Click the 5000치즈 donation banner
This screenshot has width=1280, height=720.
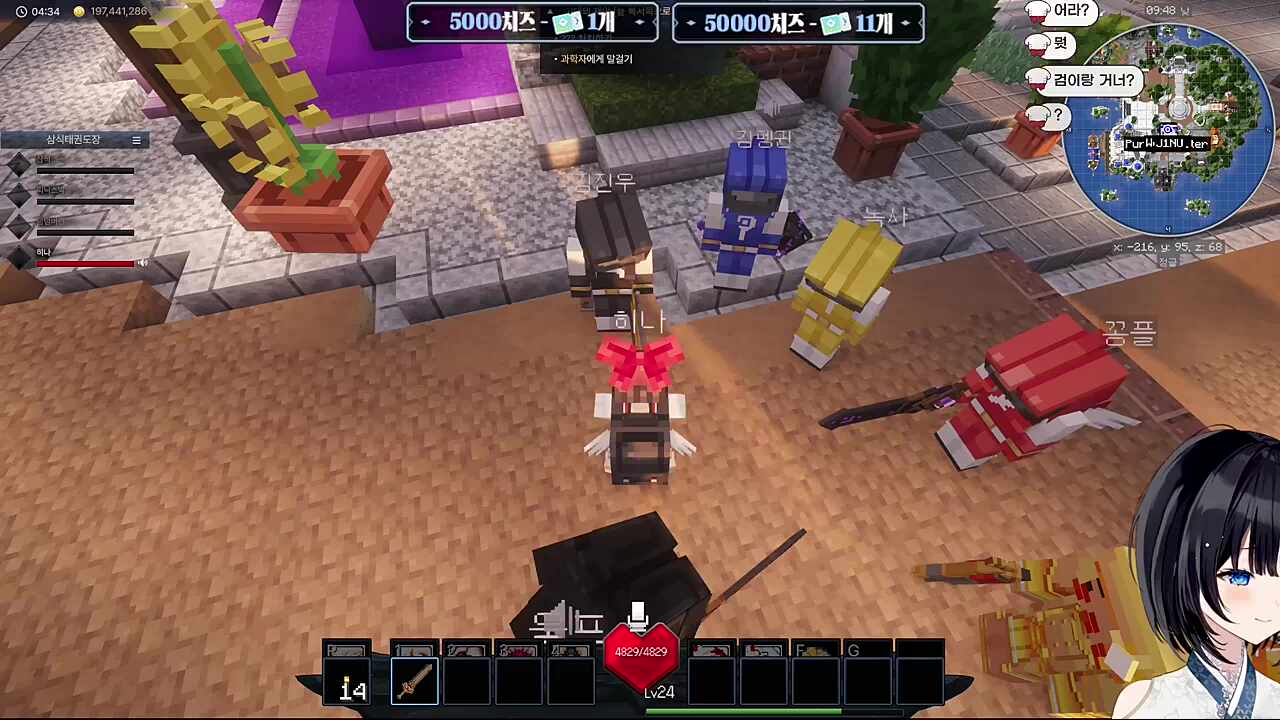pyautogui.click(x=532, y=23)
